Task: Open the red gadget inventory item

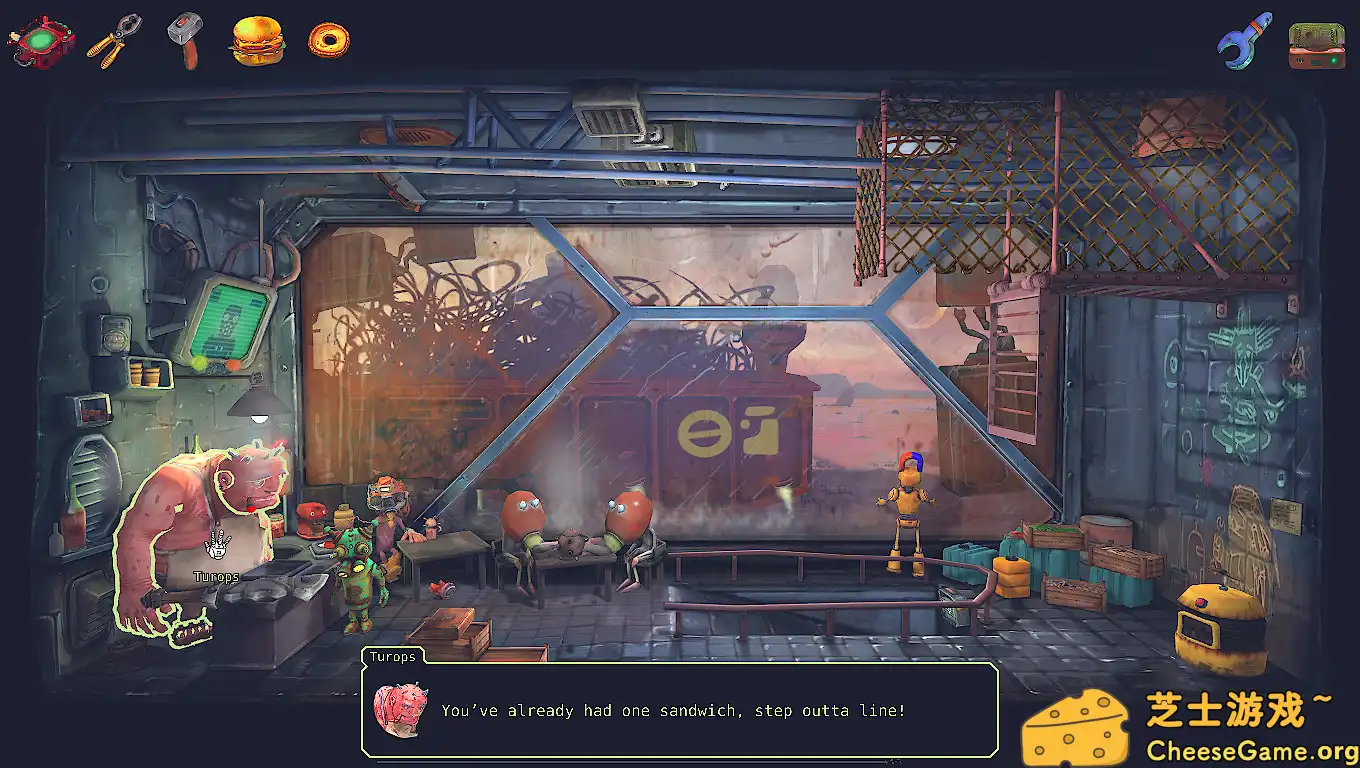Action: pyautogui.click(x=40, y=41)
